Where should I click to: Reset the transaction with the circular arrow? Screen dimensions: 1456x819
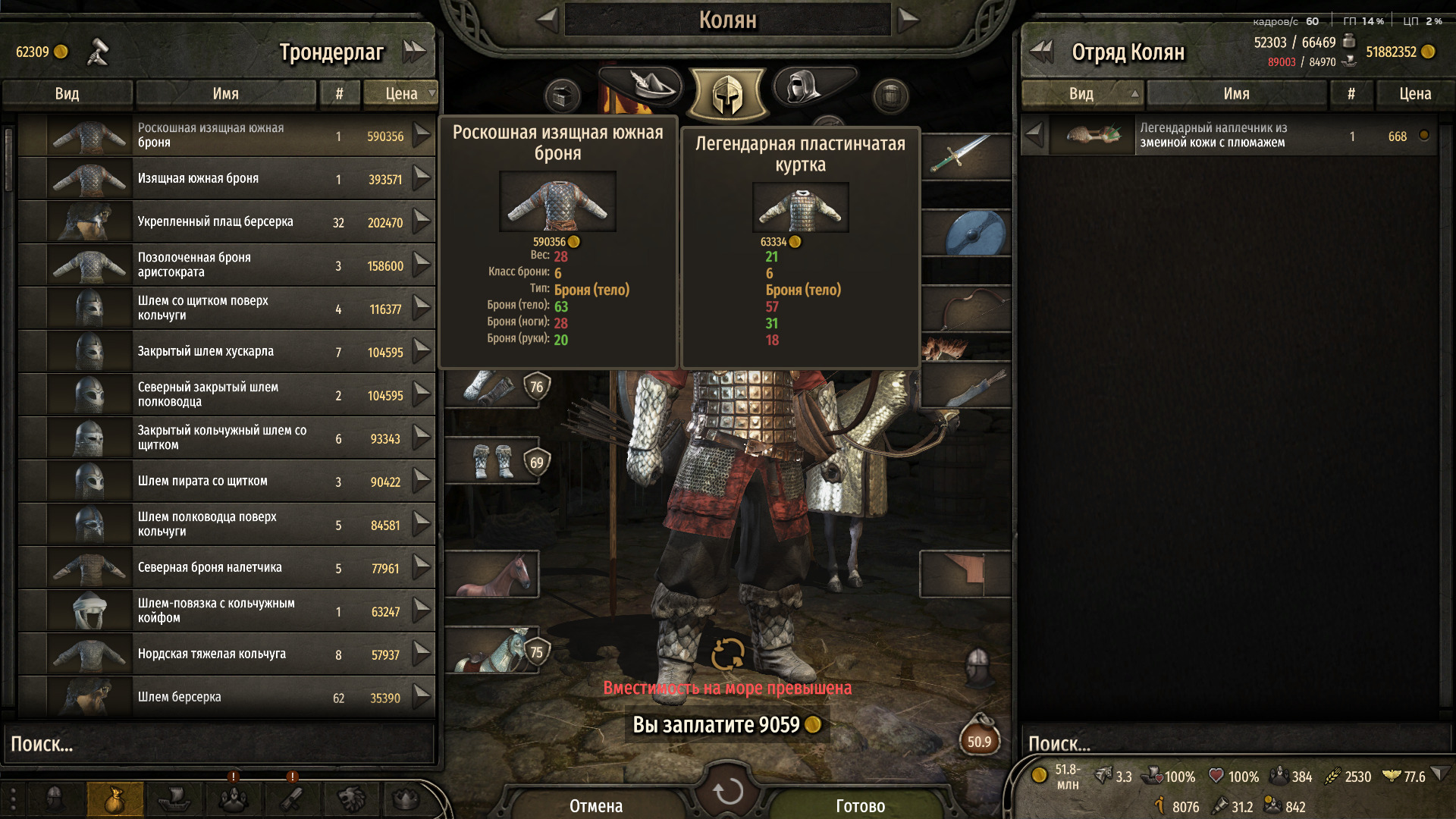tap(728, 791)
